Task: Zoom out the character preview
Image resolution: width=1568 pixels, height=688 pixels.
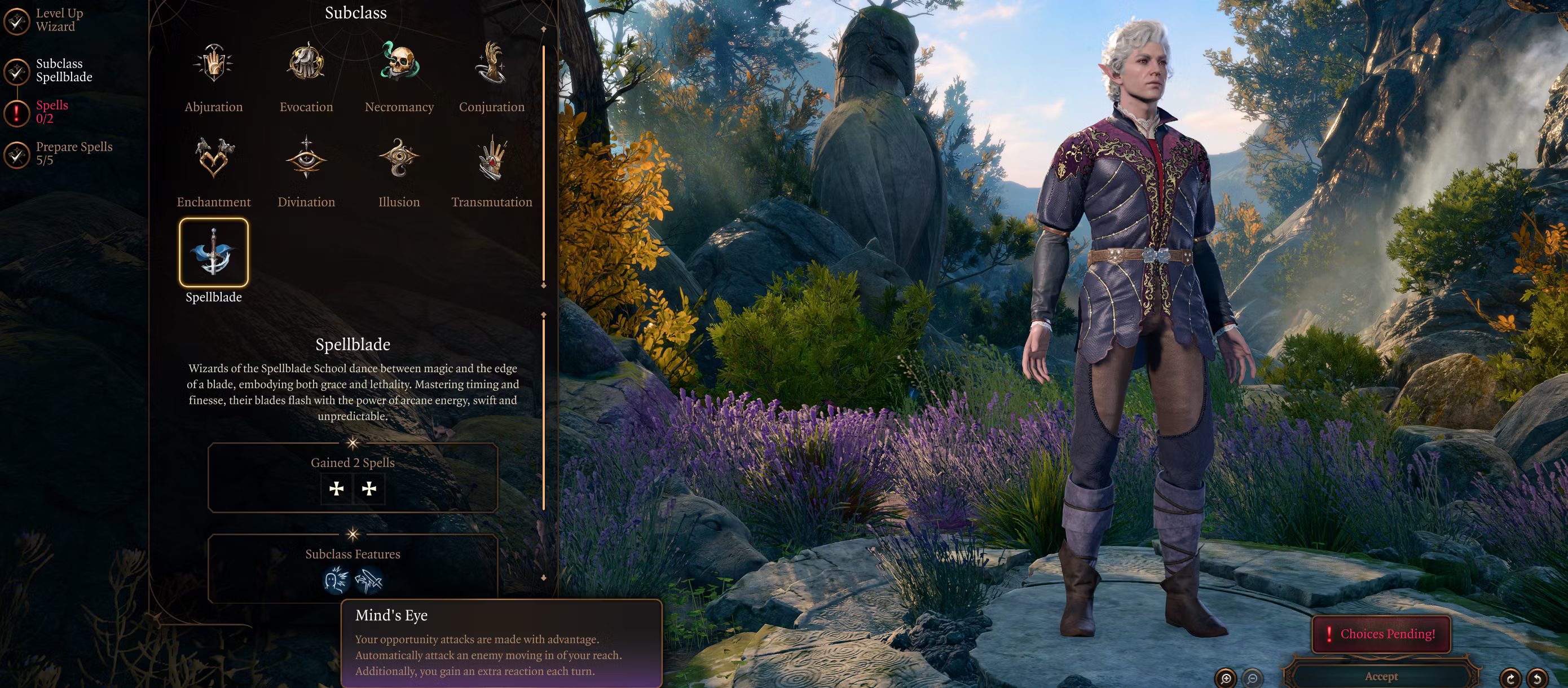Action: click(1252, 677)
